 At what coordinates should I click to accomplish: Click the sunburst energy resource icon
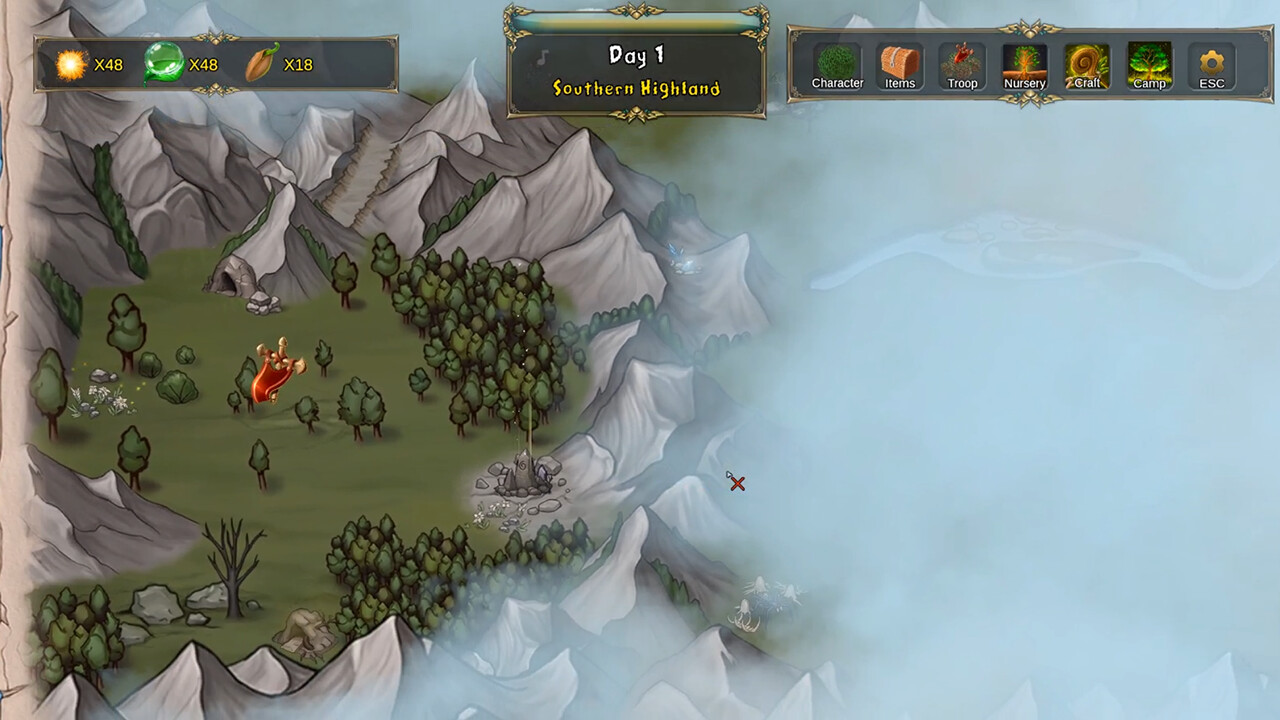(70, 64)
